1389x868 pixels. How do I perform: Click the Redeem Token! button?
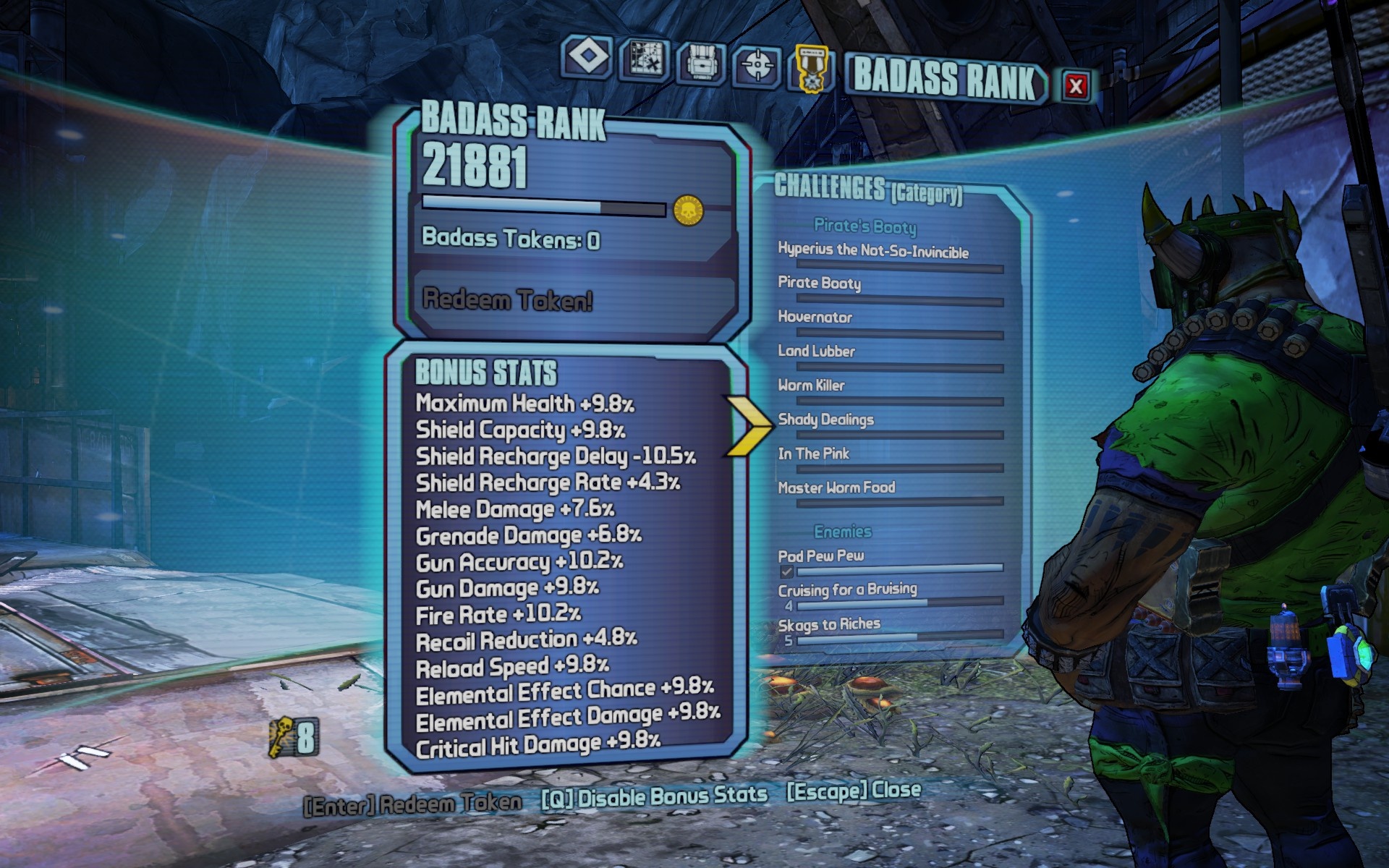tap(508, 299)
